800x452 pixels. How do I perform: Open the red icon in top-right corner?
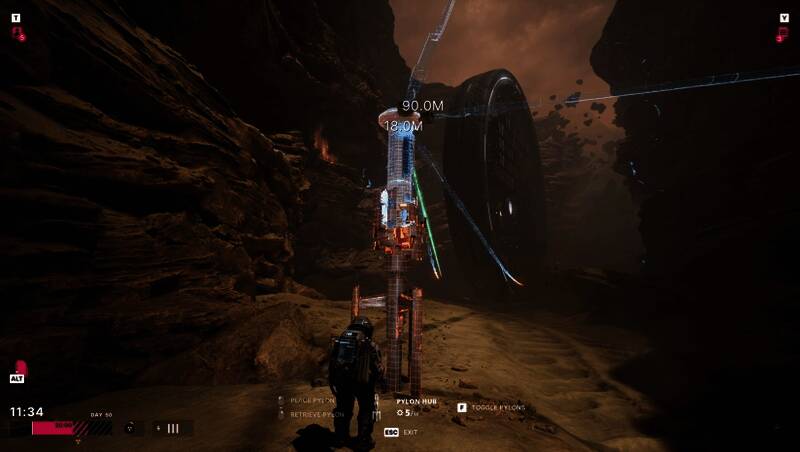coord(781,33)
